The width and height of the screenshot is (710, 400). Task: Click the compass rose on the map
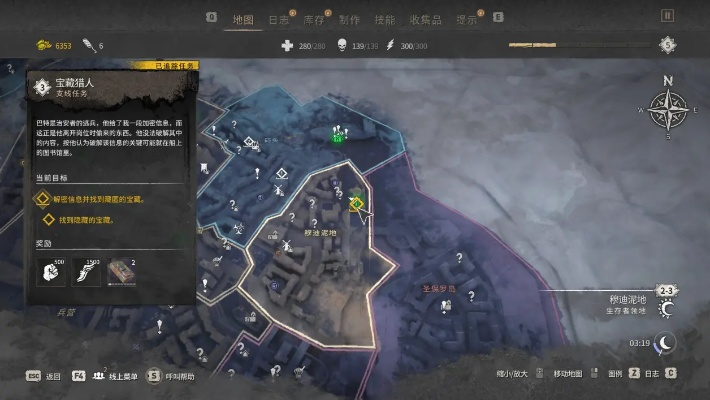tap(667, 109)
